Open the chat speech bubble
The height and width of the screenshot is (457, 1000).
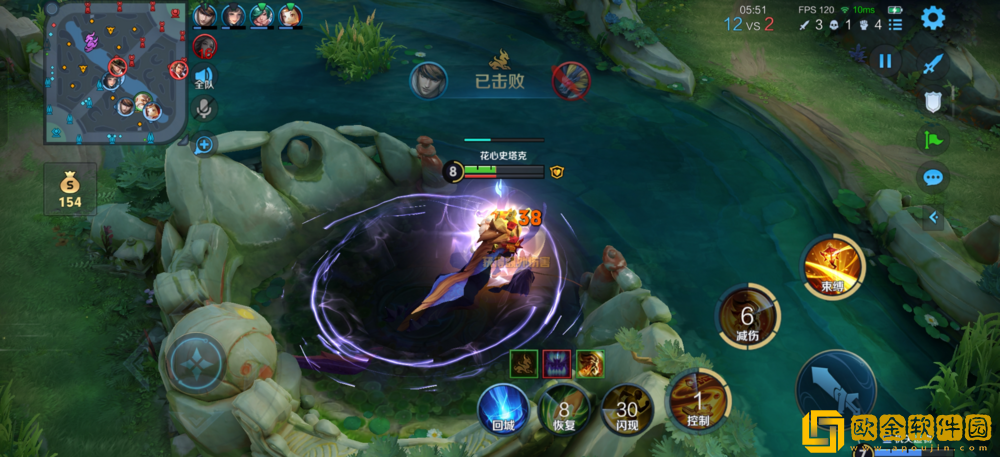tap(933, 178)
